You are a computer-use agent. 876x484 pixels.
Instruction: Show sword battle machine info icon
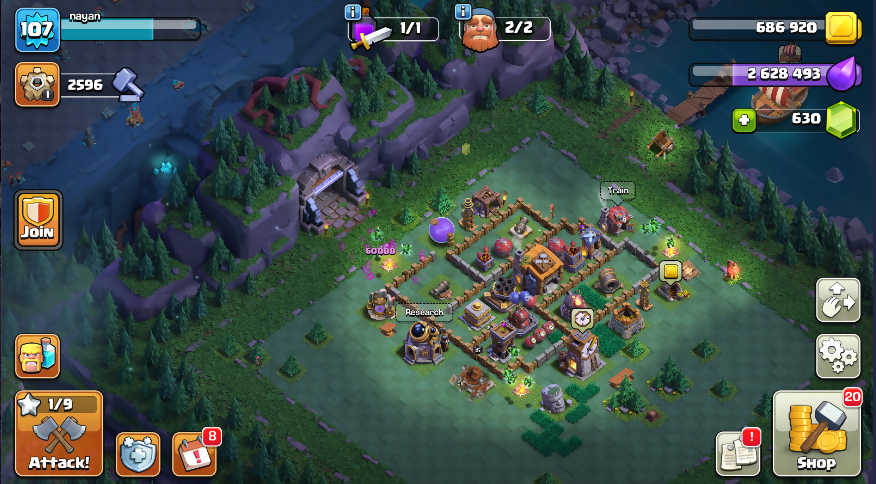click(353, 12)
